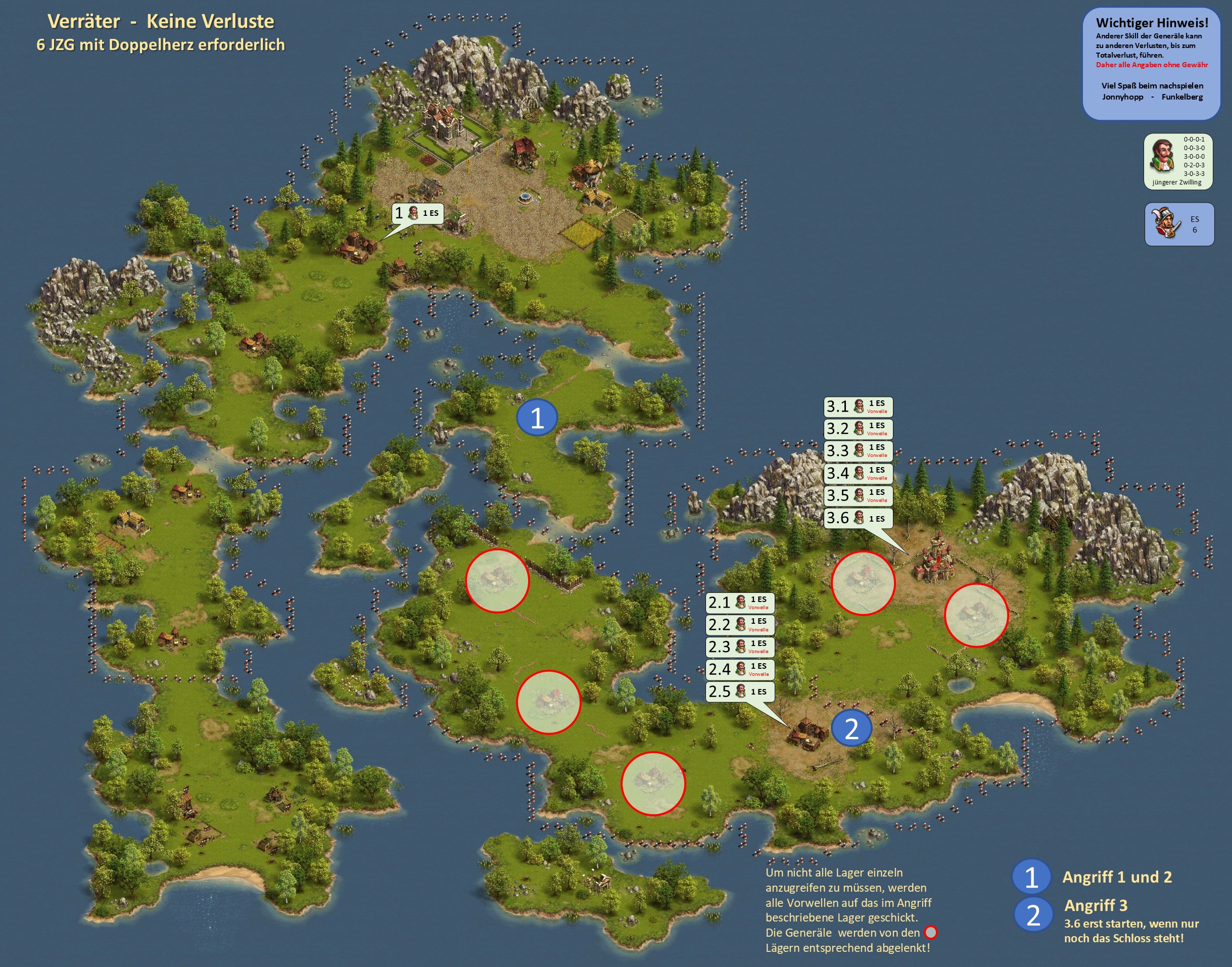Choose the 'Angriff 1 und 2' legend entry

[1116, 877]
